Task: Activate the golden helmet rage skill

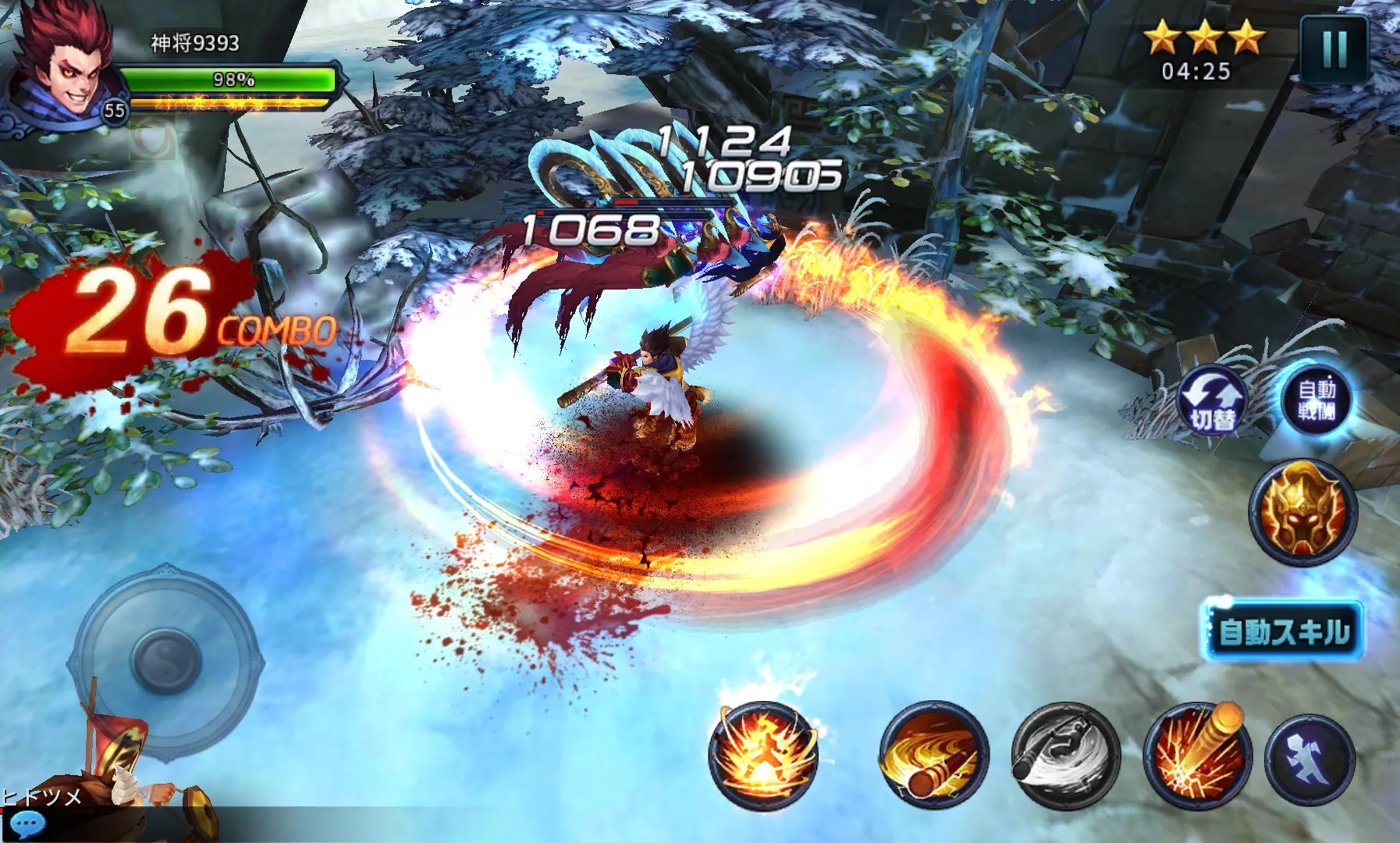Action: point(1302,512)
